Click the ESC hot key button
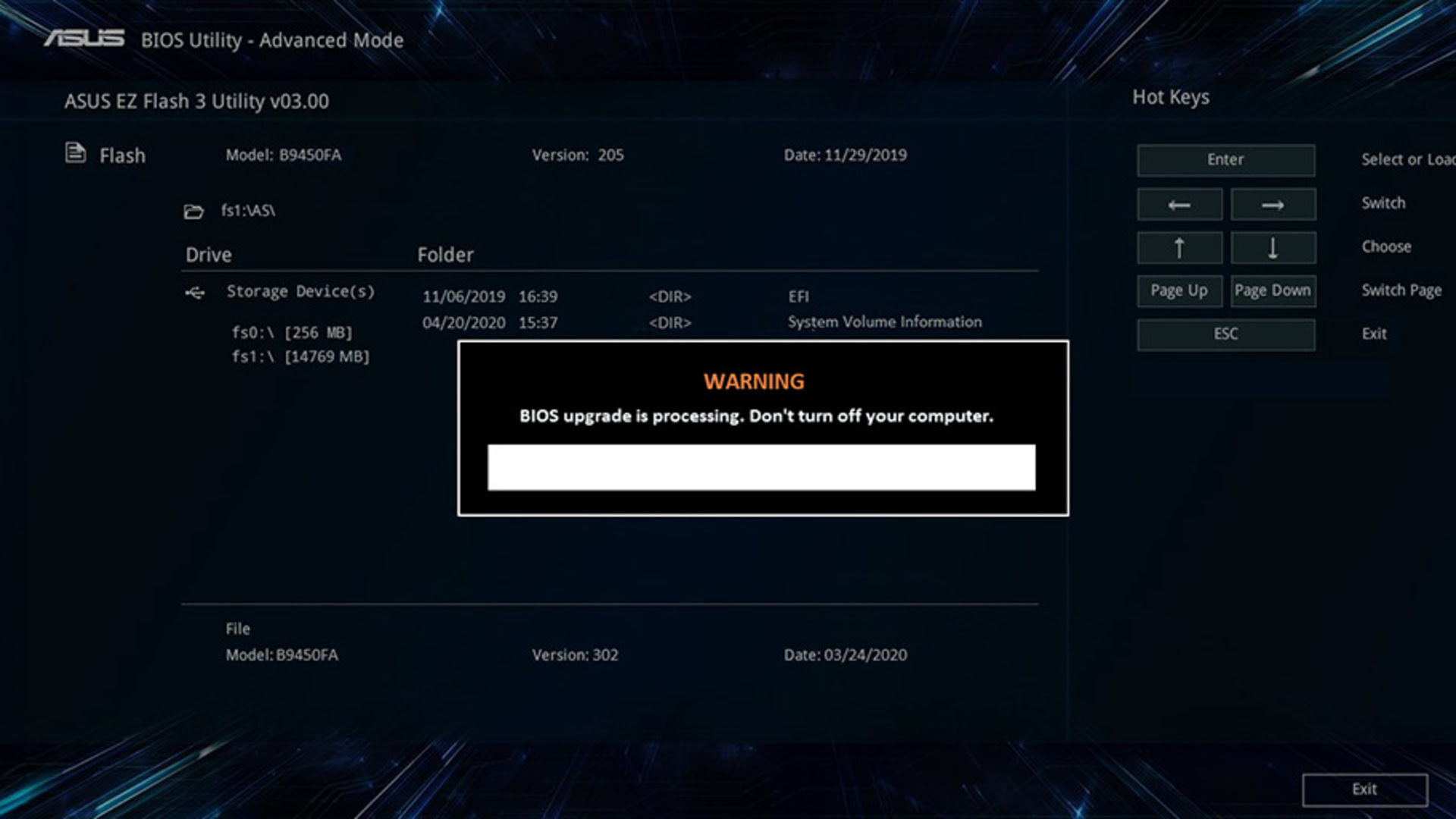The height and width of the screenshot is (819, 1456). [x=1225, y=334]
